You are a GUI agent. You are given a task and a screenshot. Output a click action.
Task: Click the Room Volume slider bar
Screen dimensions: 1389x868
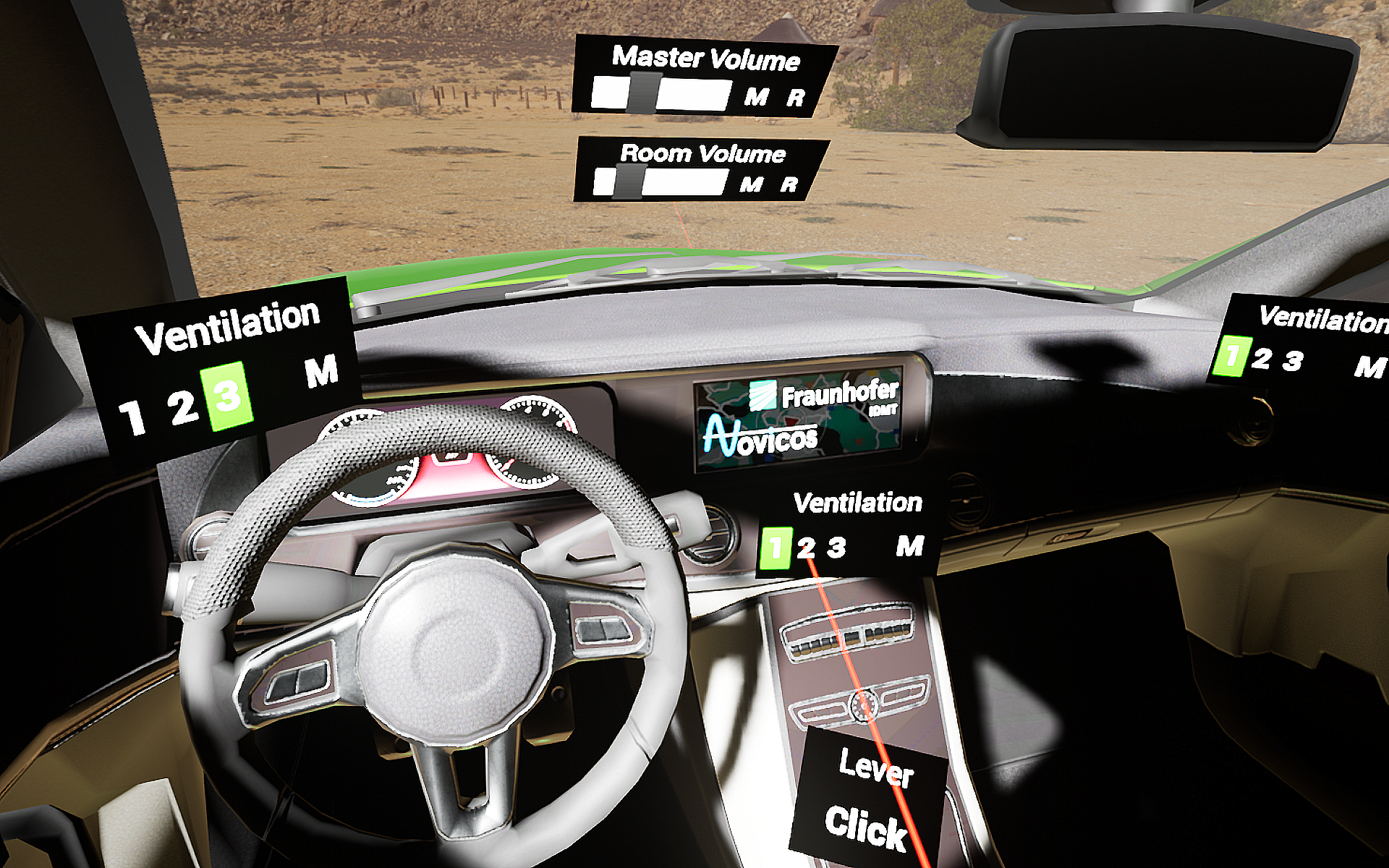(x=660, y=182)
